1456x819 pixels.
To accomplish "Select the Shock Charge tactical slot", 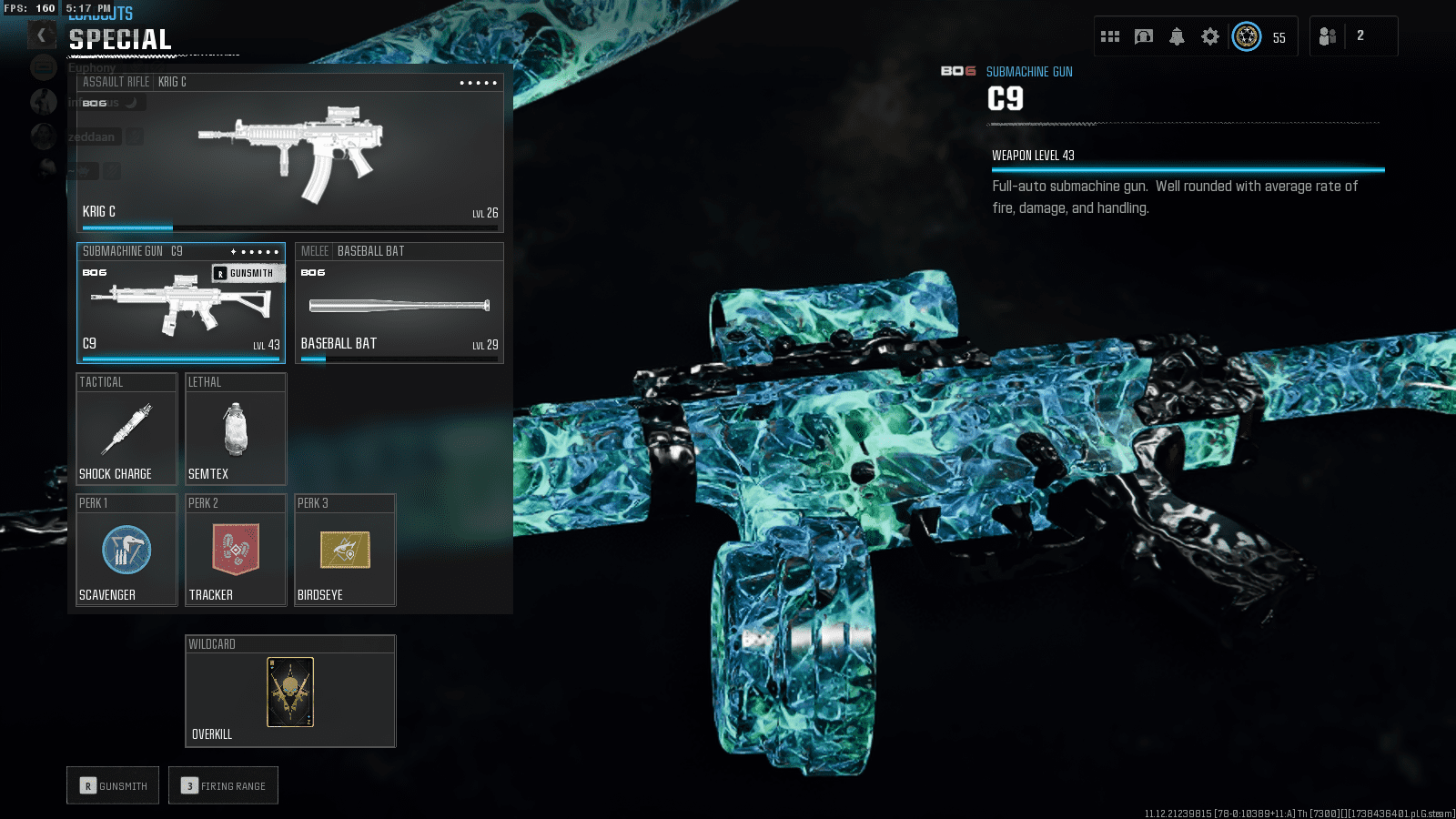I will coord(126,430).
